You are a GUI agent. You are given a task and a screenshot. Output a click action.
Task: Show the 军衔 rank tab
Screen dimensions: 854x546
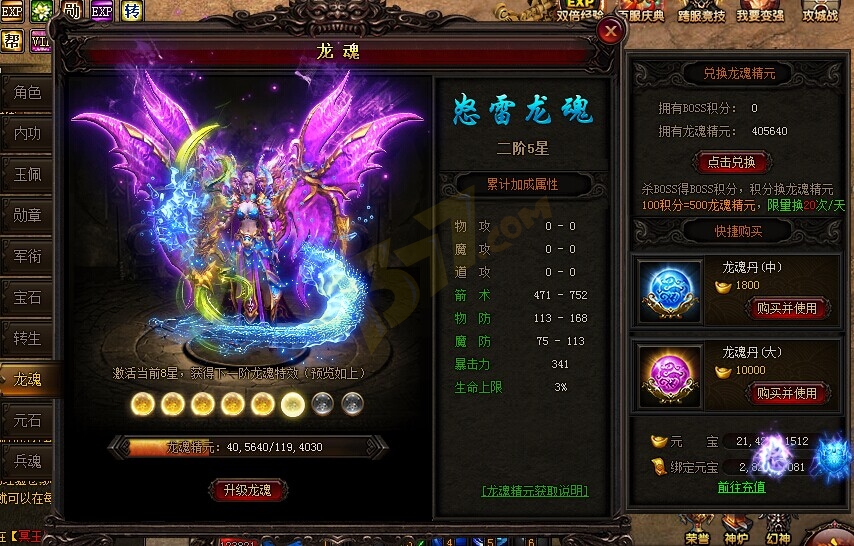[x=28, y=255]
